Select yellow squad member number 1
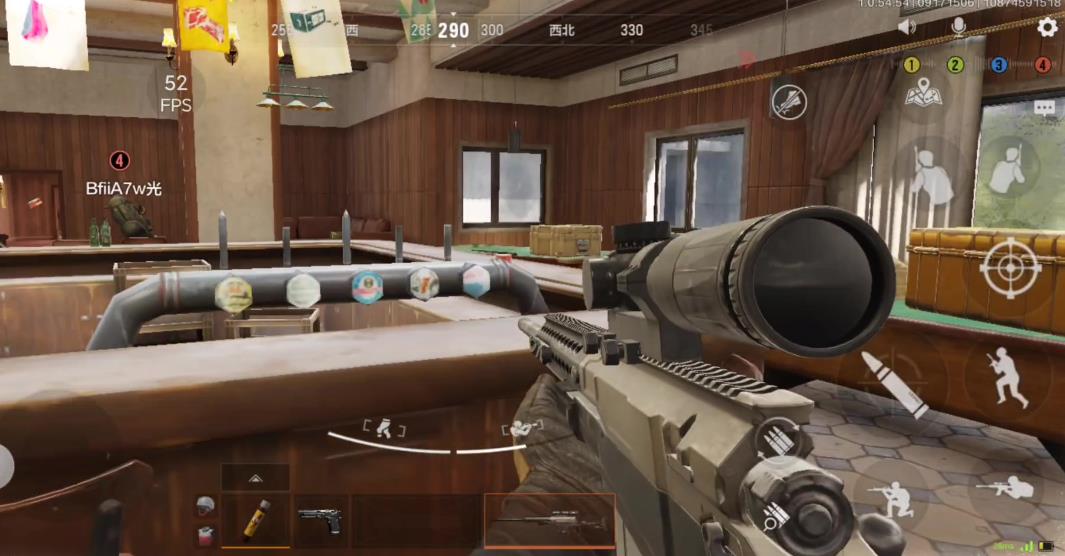 tap(912, 65)
